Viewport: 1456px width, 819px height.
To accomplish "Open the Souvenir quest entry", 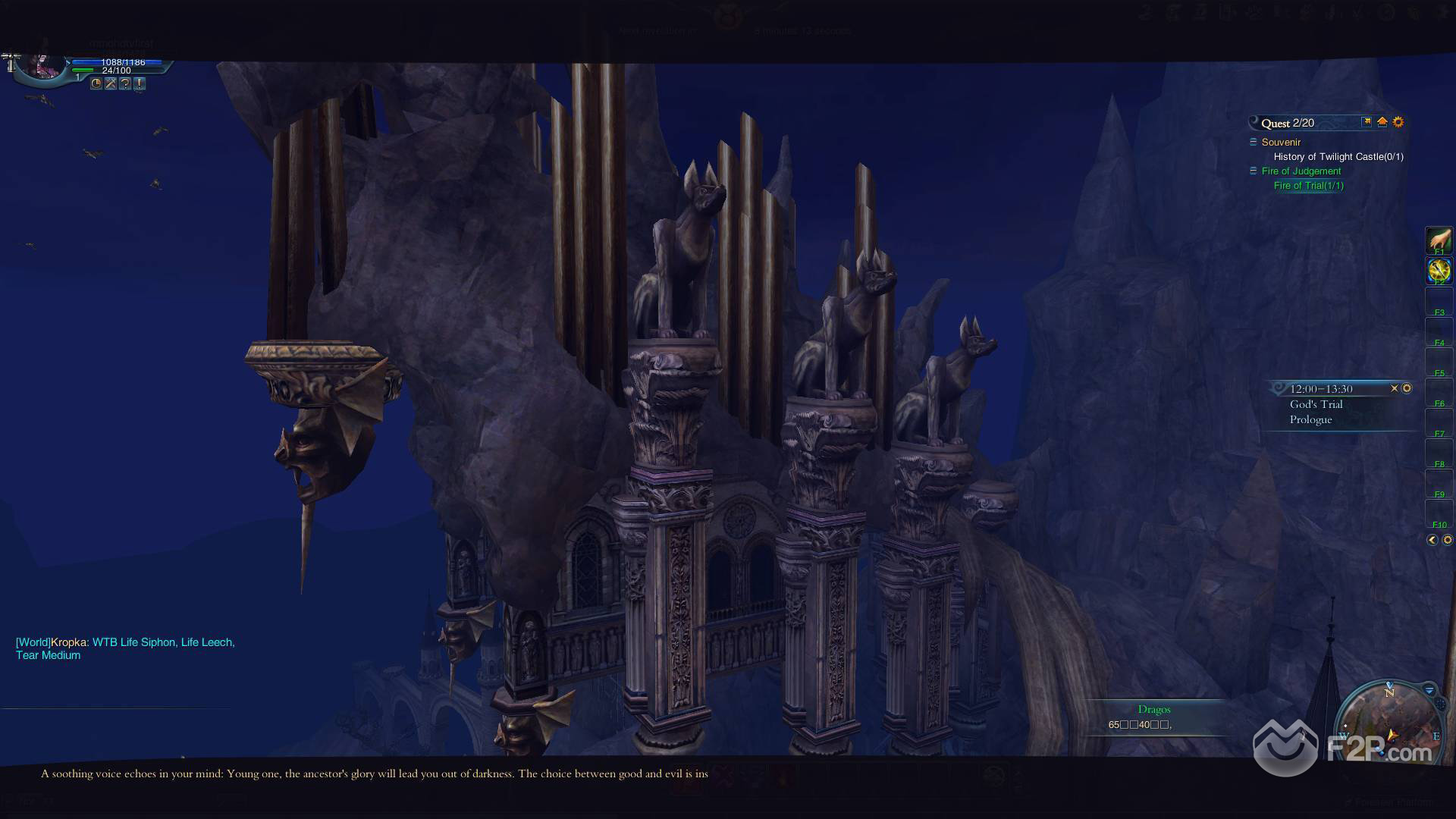I will pos(1281,142).
